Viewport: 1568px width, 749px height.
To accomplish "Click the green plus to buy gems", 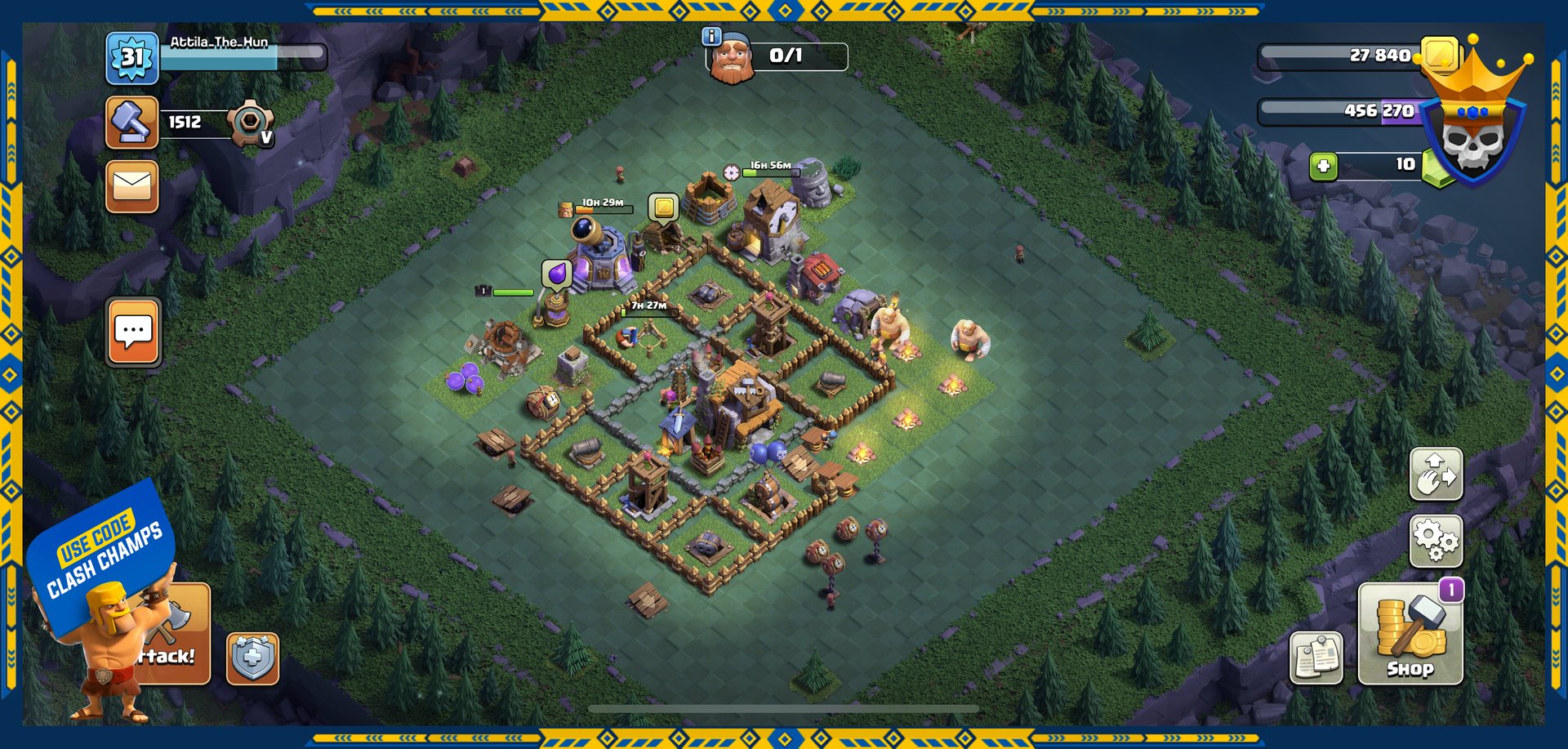I will tap(1323, 166).
